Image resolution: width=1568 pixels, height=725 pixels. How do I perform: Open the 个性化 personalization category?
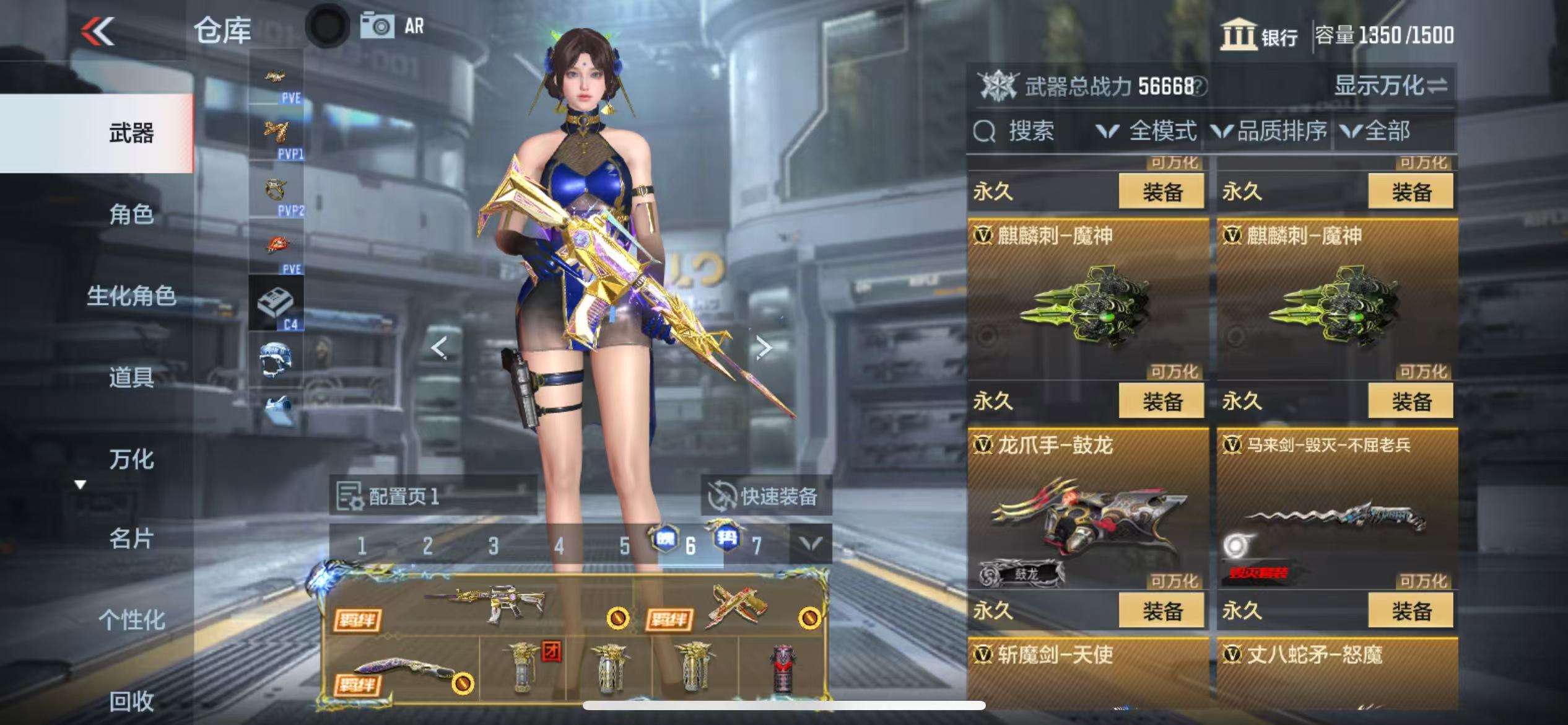click(x=131, y=620)
